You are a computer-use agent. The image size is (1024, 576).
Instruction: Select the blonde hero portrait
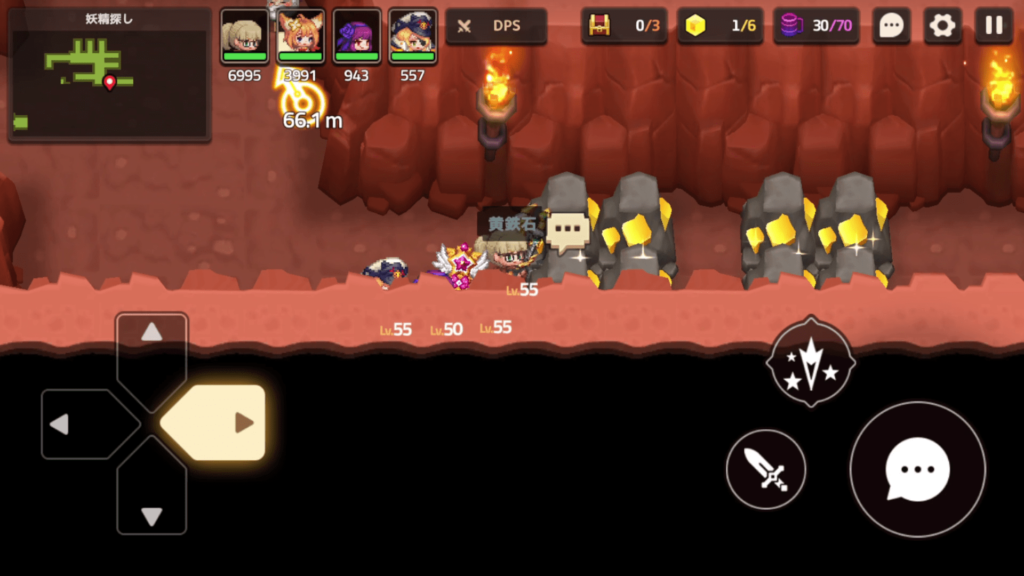tap(244, 37)
